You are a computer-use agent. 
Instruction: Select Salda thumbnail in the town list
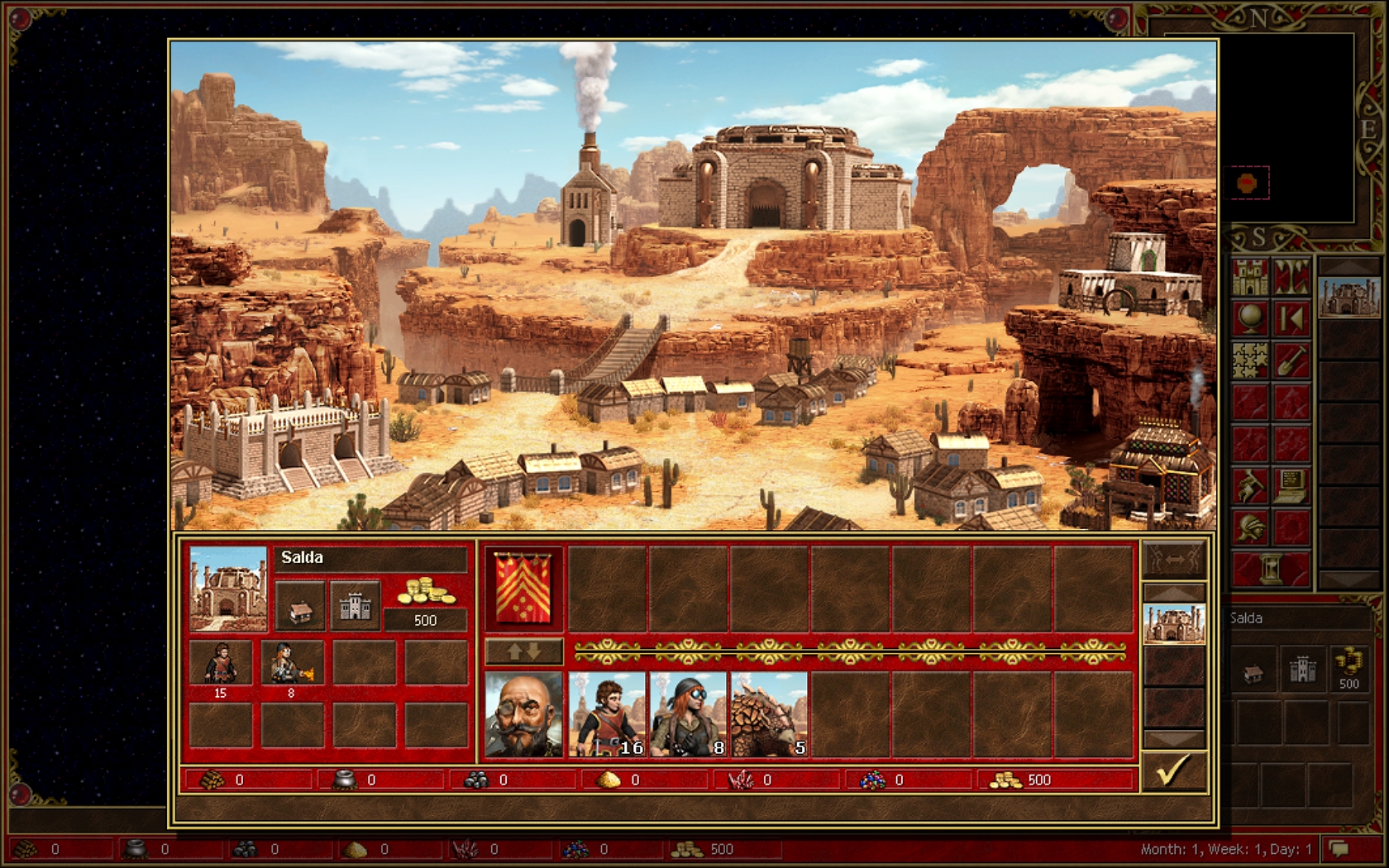coord(1173,624)
